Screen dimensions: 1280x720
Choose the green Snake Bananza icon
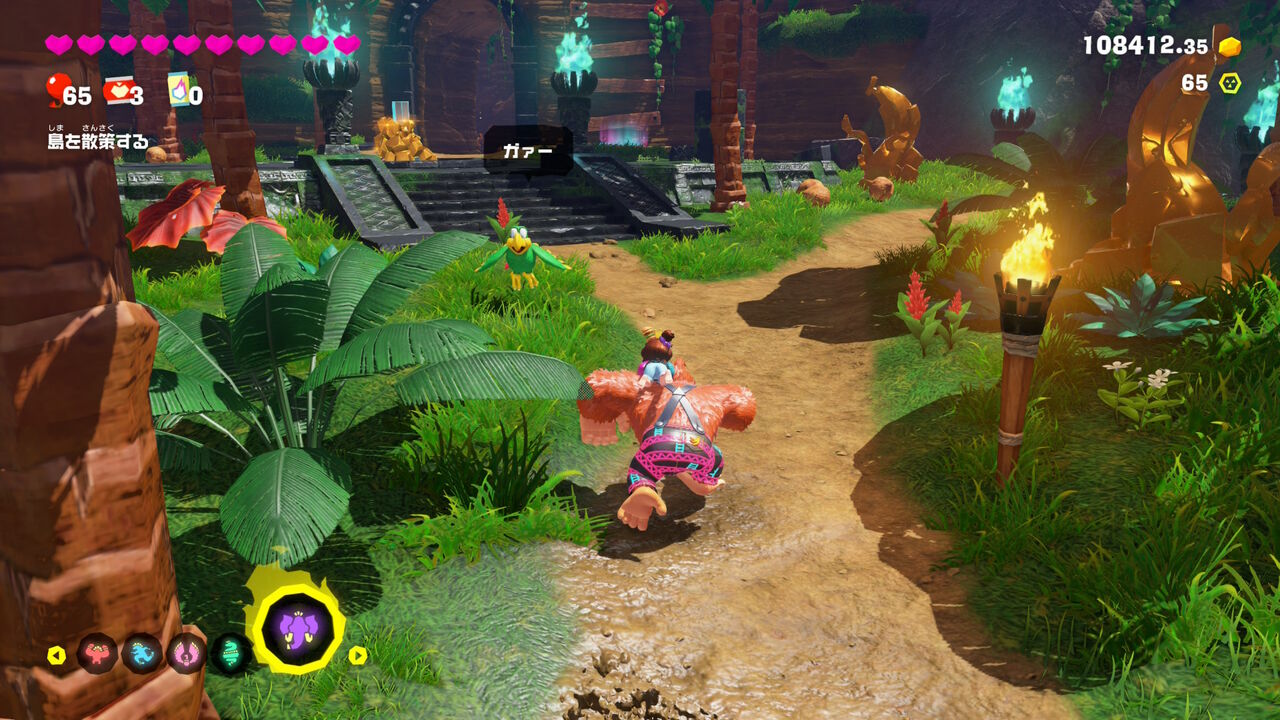231,654
